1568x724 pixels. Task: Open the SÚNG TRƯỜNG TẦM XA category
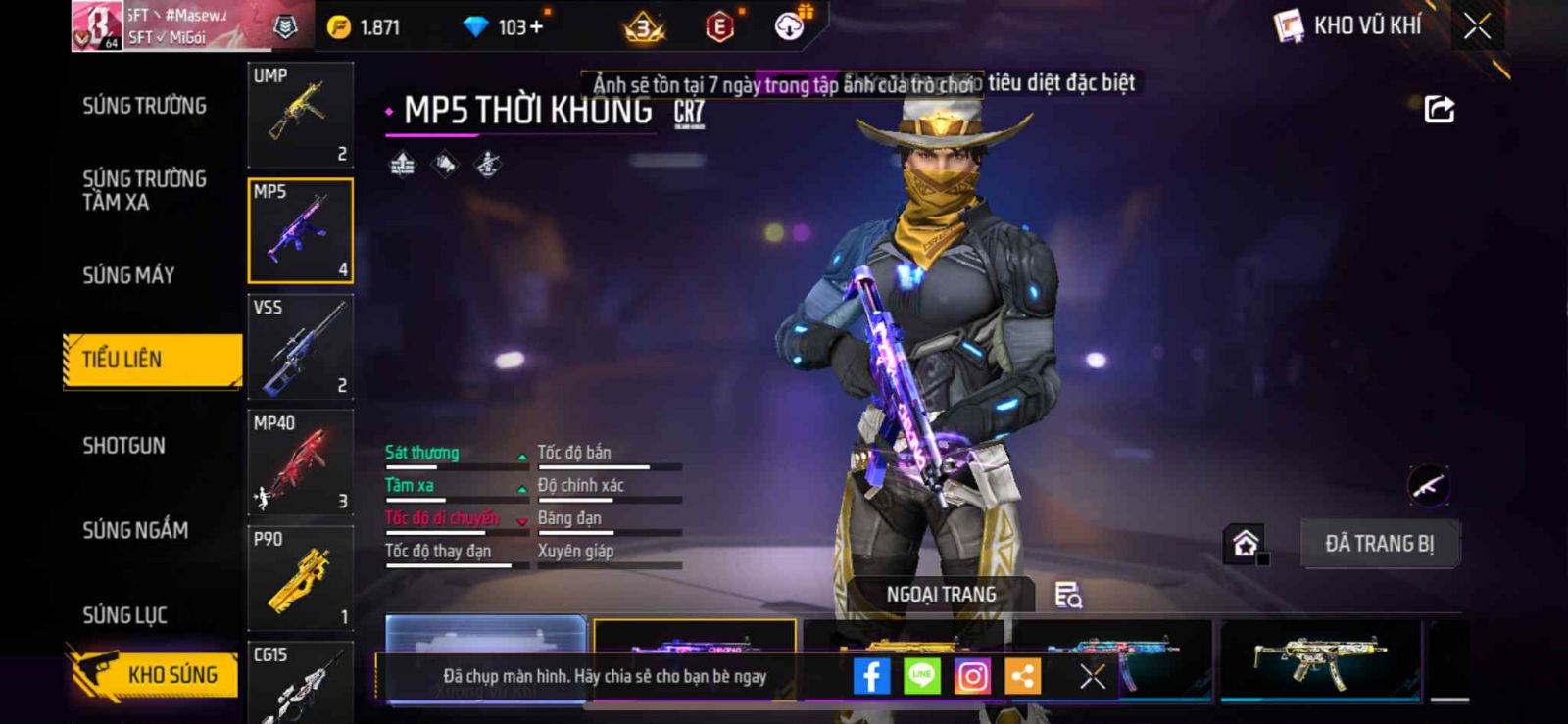(x=144, y=190)
